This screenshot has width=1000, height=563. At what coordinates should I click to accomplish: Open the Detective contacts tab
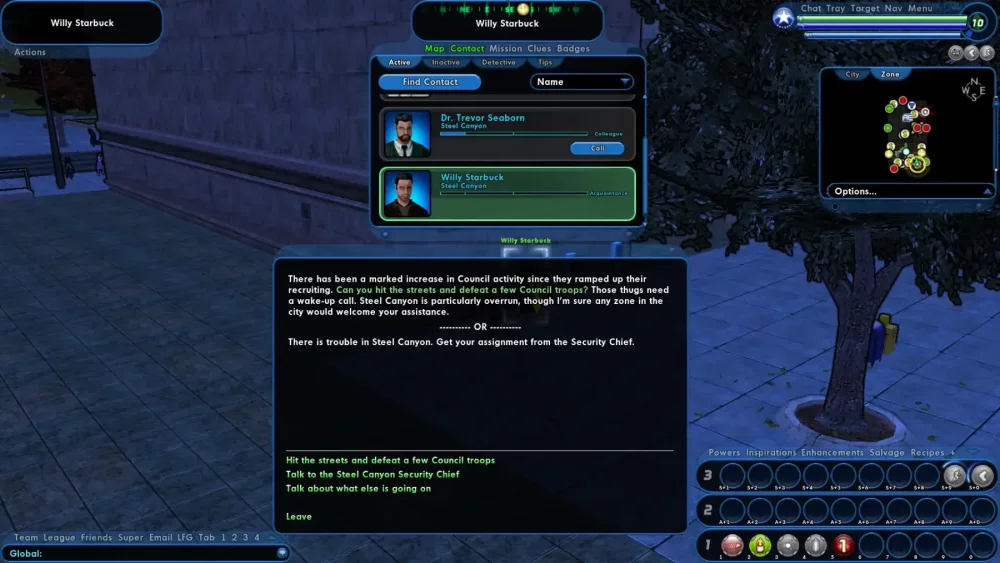499,63
